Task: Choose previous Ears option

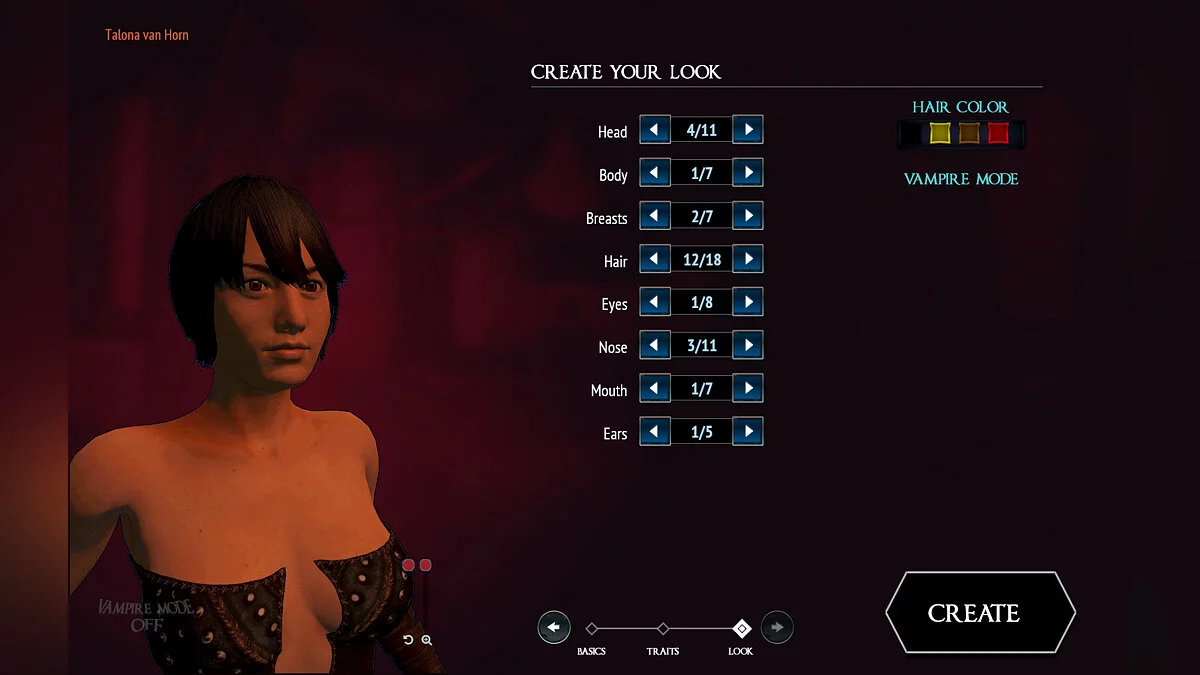Action: pos(655,431)
